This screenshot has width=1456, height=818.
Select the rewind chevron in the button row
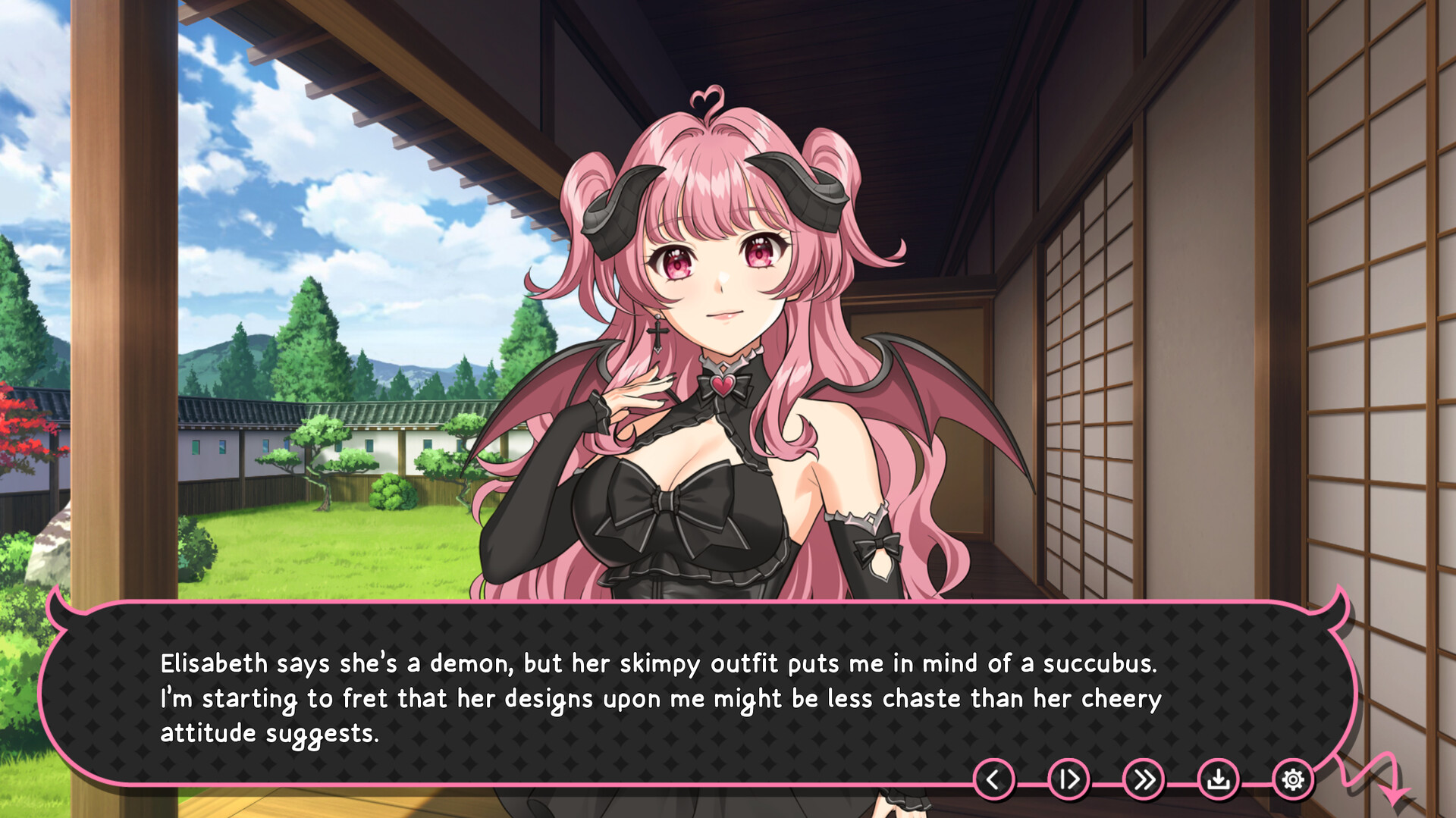pyautogui.click(x=993, y=779)
